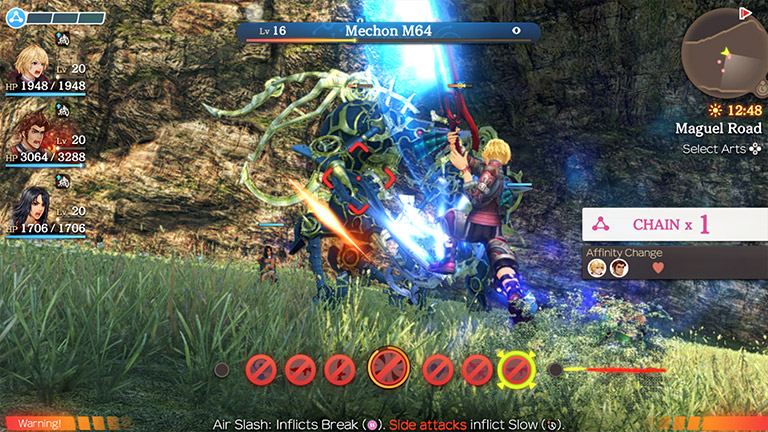Use the yellow-highlighted art icon
The image size is (768, 432).
(517, 370)
